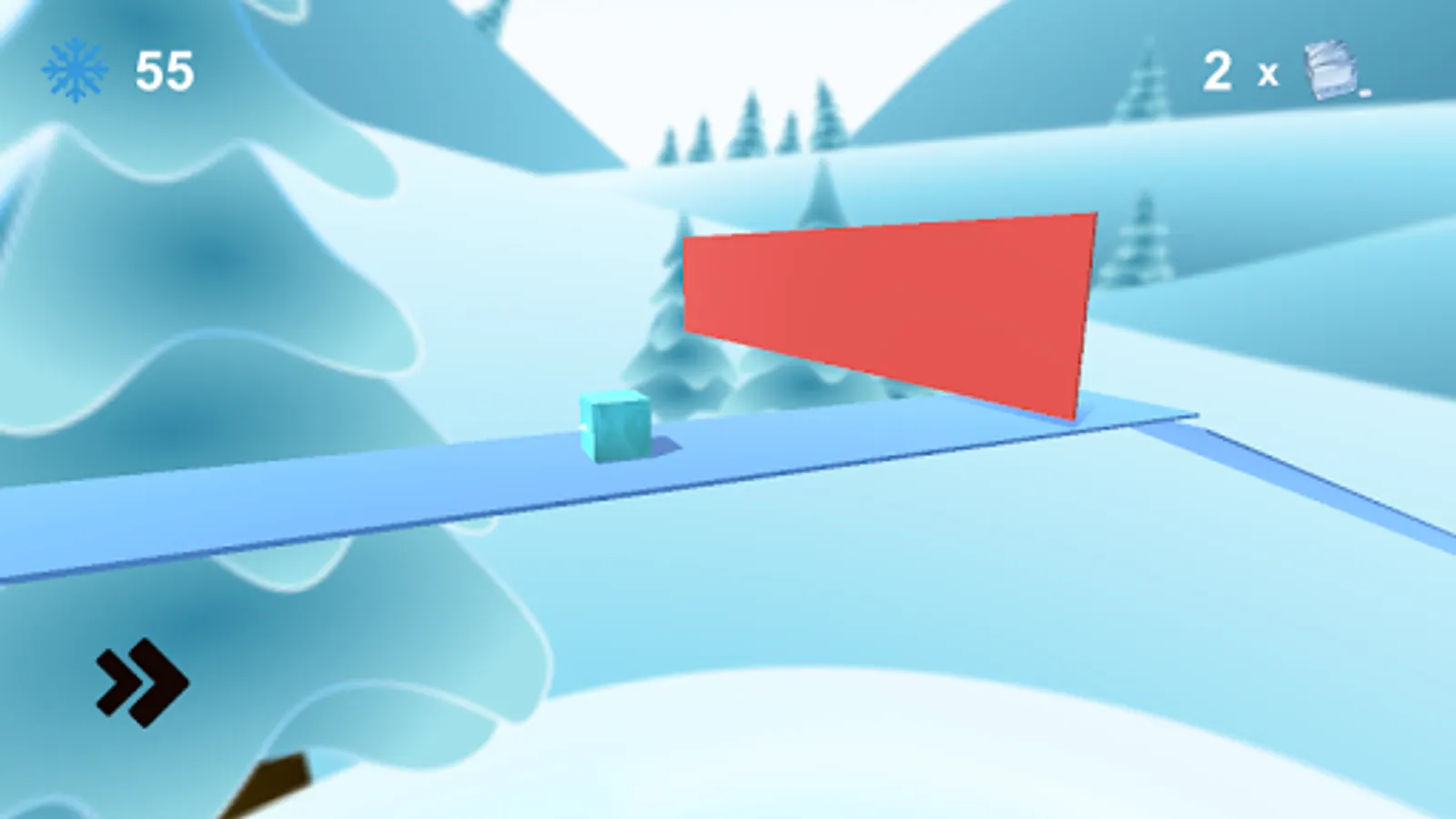Expand the inventory counter showing 2

1218,71
